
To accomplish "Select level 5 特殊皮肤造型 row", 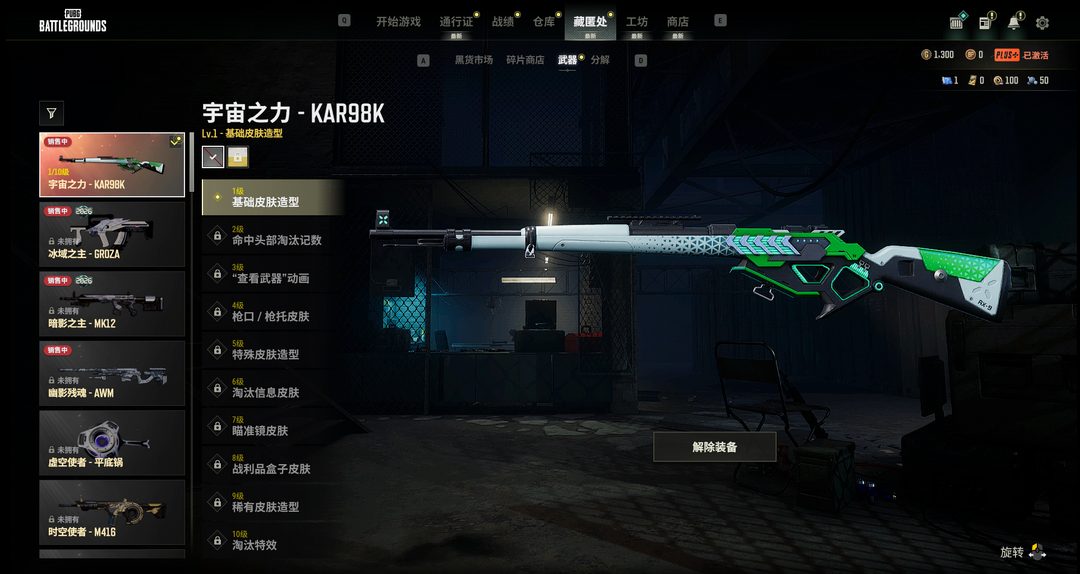I will click(272, 350).
